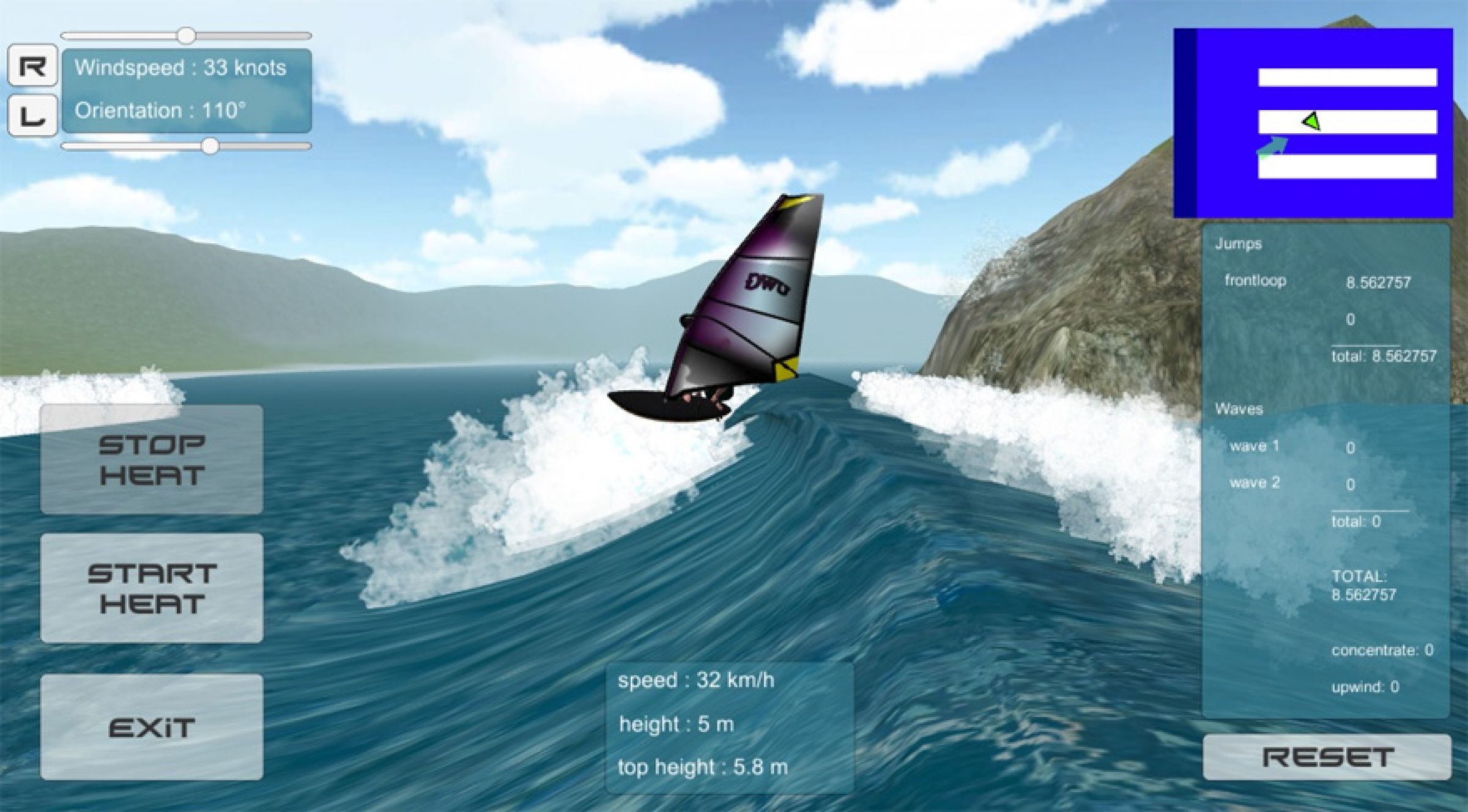Toggle the Windspeed display panel
Screen dimensions: 1468x812
(x=182, y=68)
